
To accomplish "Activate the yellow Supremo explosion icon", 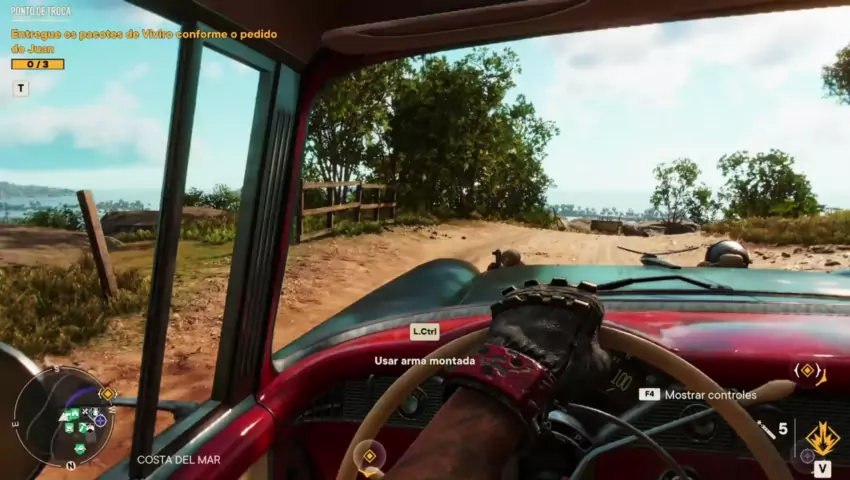I will 822,438.
